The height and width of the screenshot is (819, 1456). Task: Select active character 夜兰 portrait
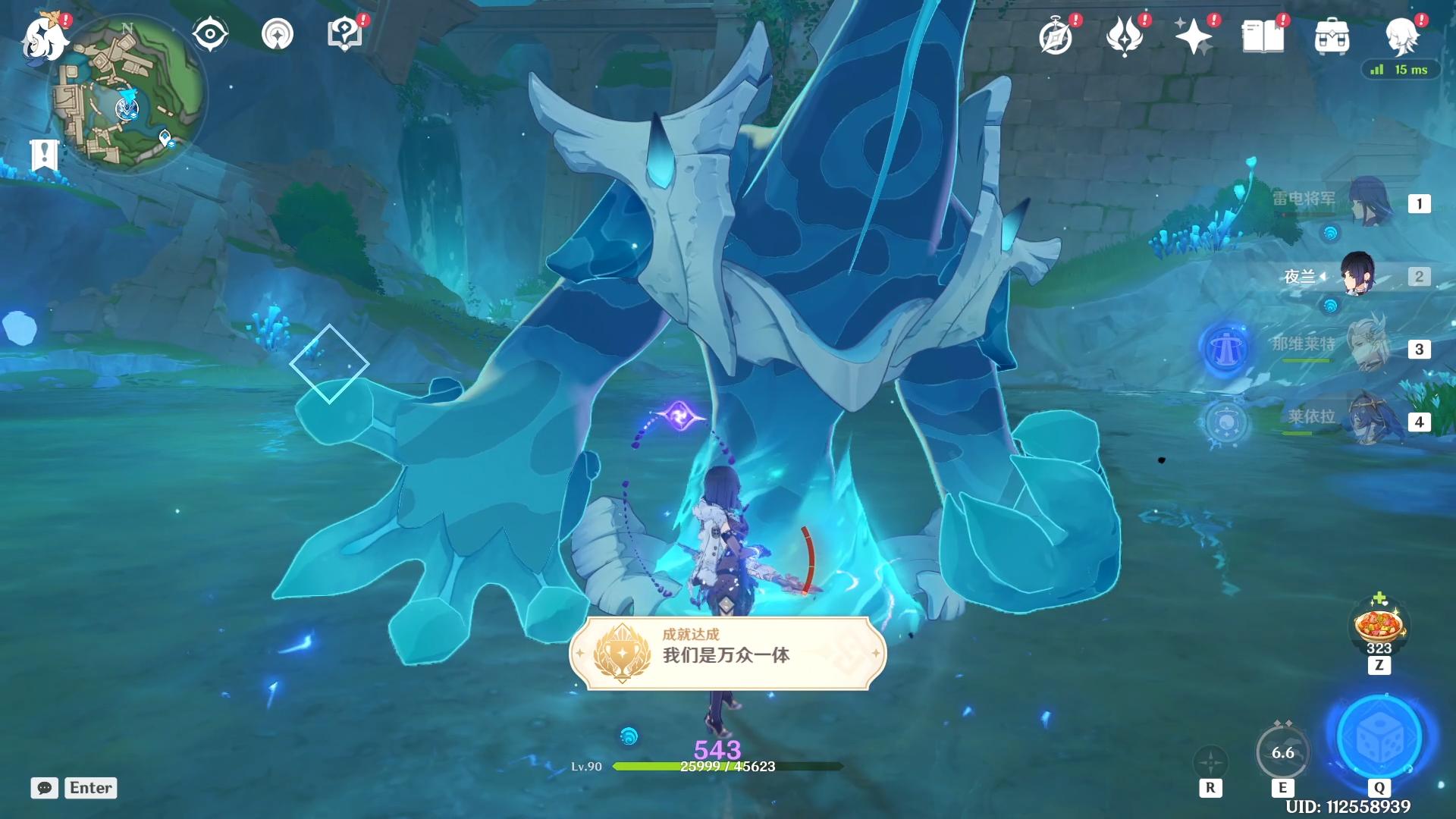click(x=1357, y=275)
